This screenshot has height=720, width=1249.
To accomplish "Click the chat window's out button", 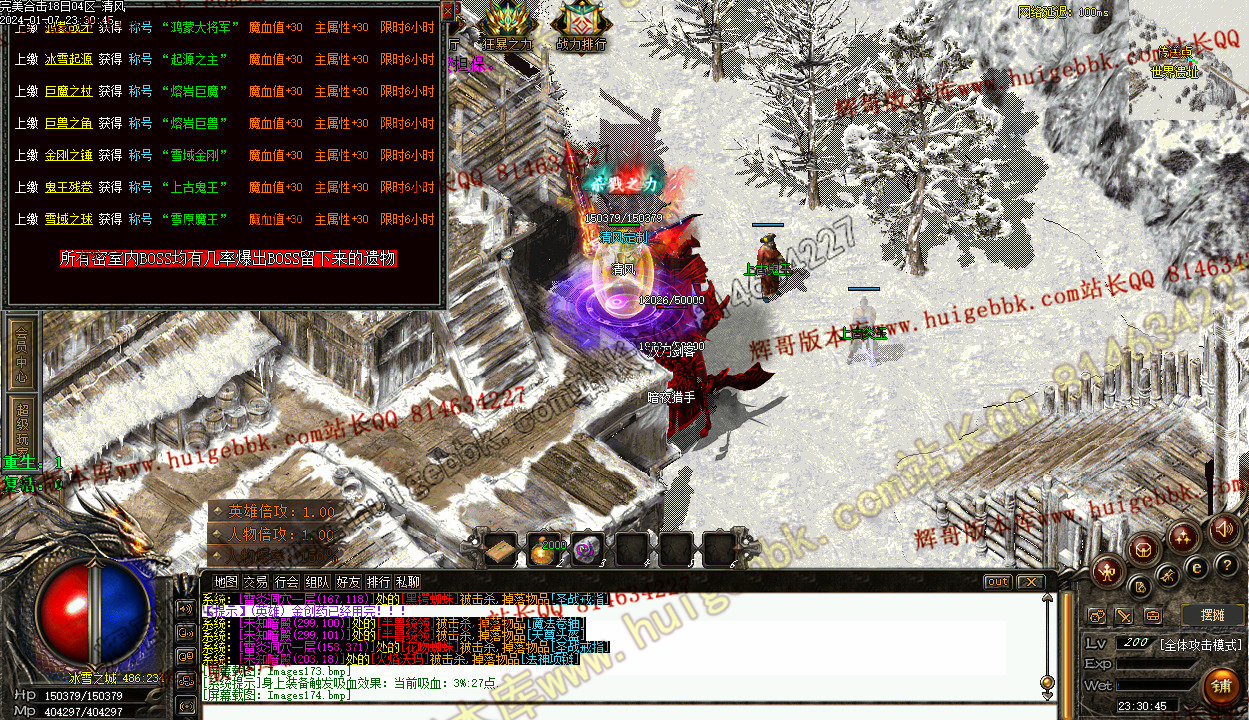I will [997, 582].
